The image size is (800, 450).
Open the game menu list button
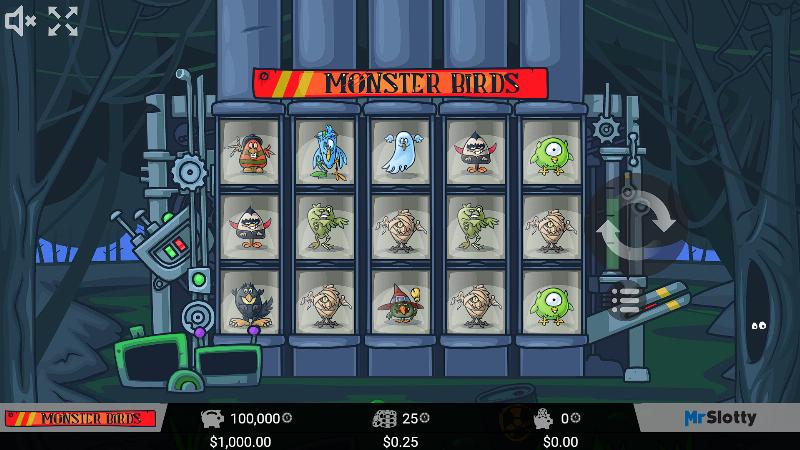coord(625,299)
